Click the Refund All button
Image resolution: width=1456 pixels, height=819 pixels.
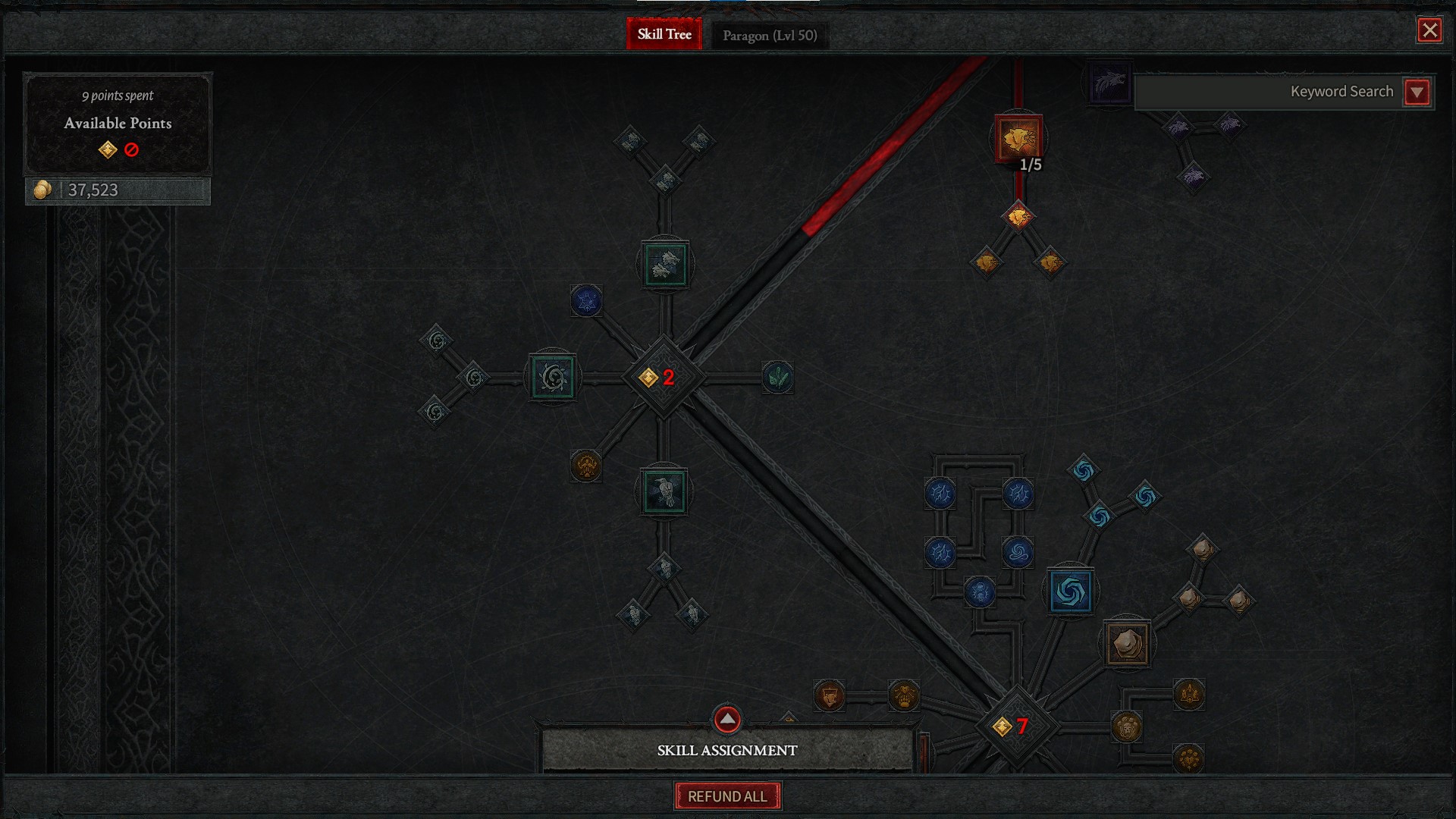click(x=727, y=796)
